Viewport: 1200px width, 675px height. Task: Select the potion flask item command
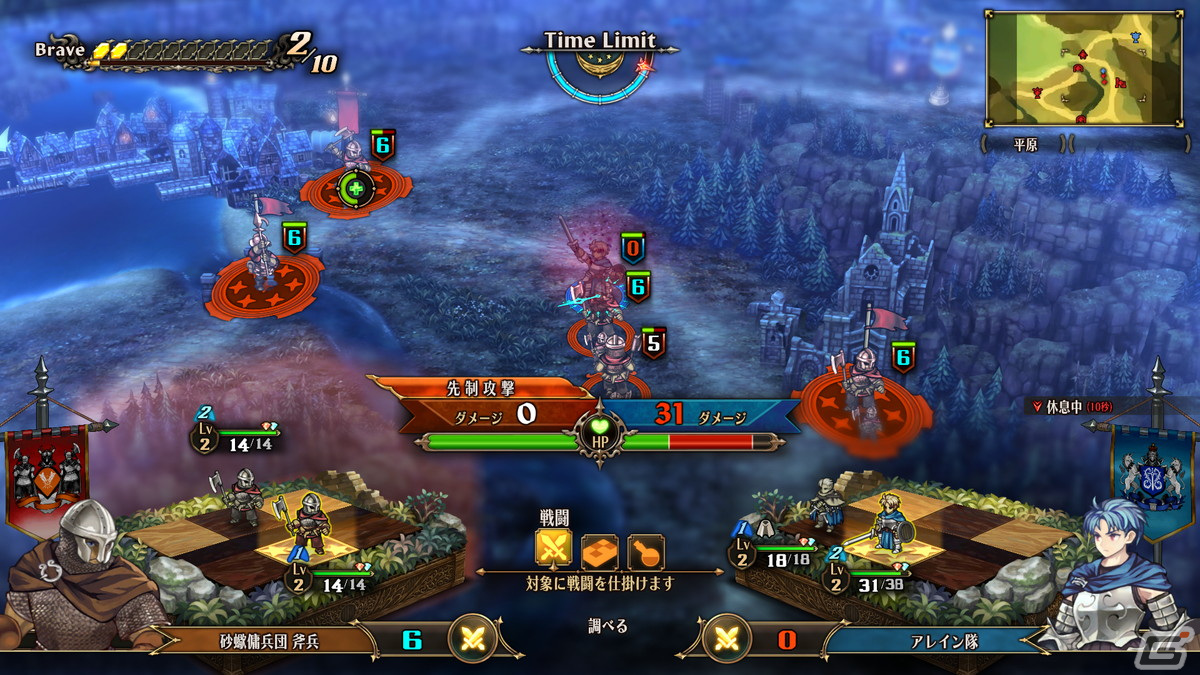pos(645,549)
